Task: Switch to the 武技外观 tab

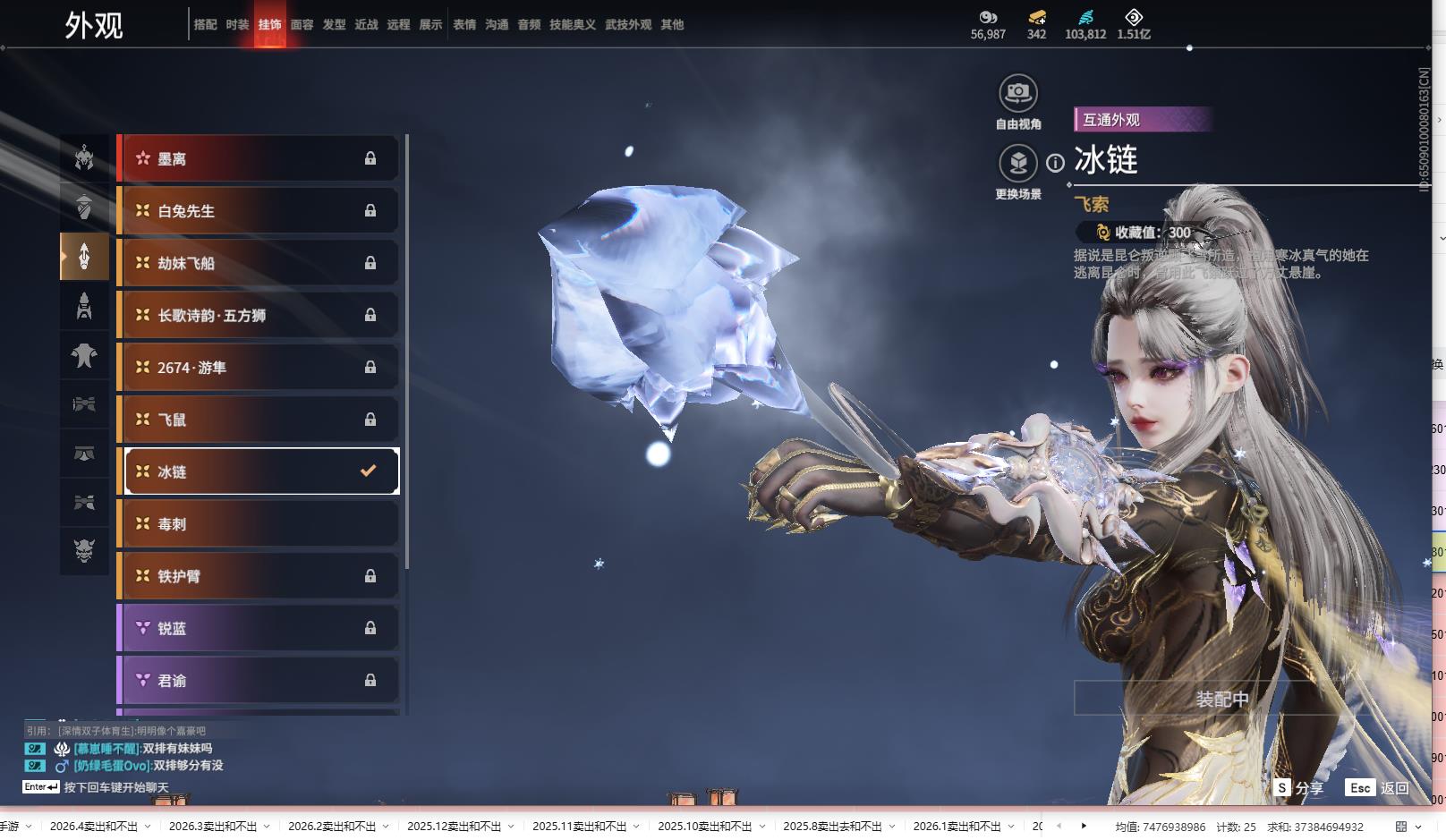Action: [628, 25]
